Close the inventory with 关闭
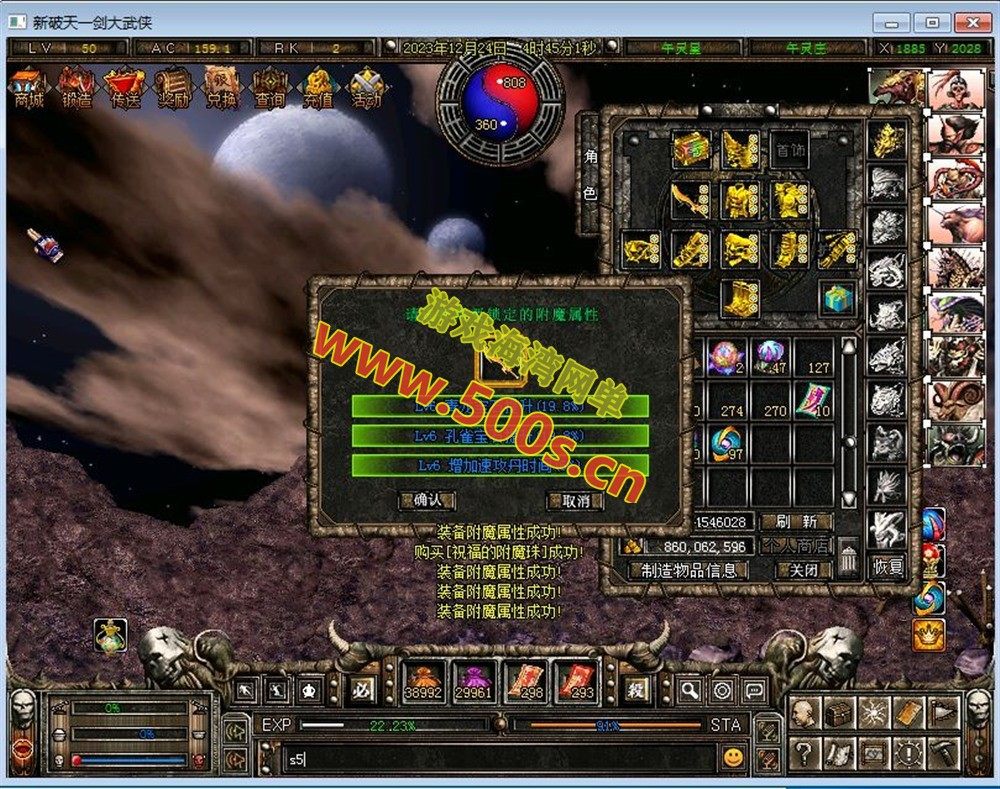1000x789 pixels. [804, 570]
